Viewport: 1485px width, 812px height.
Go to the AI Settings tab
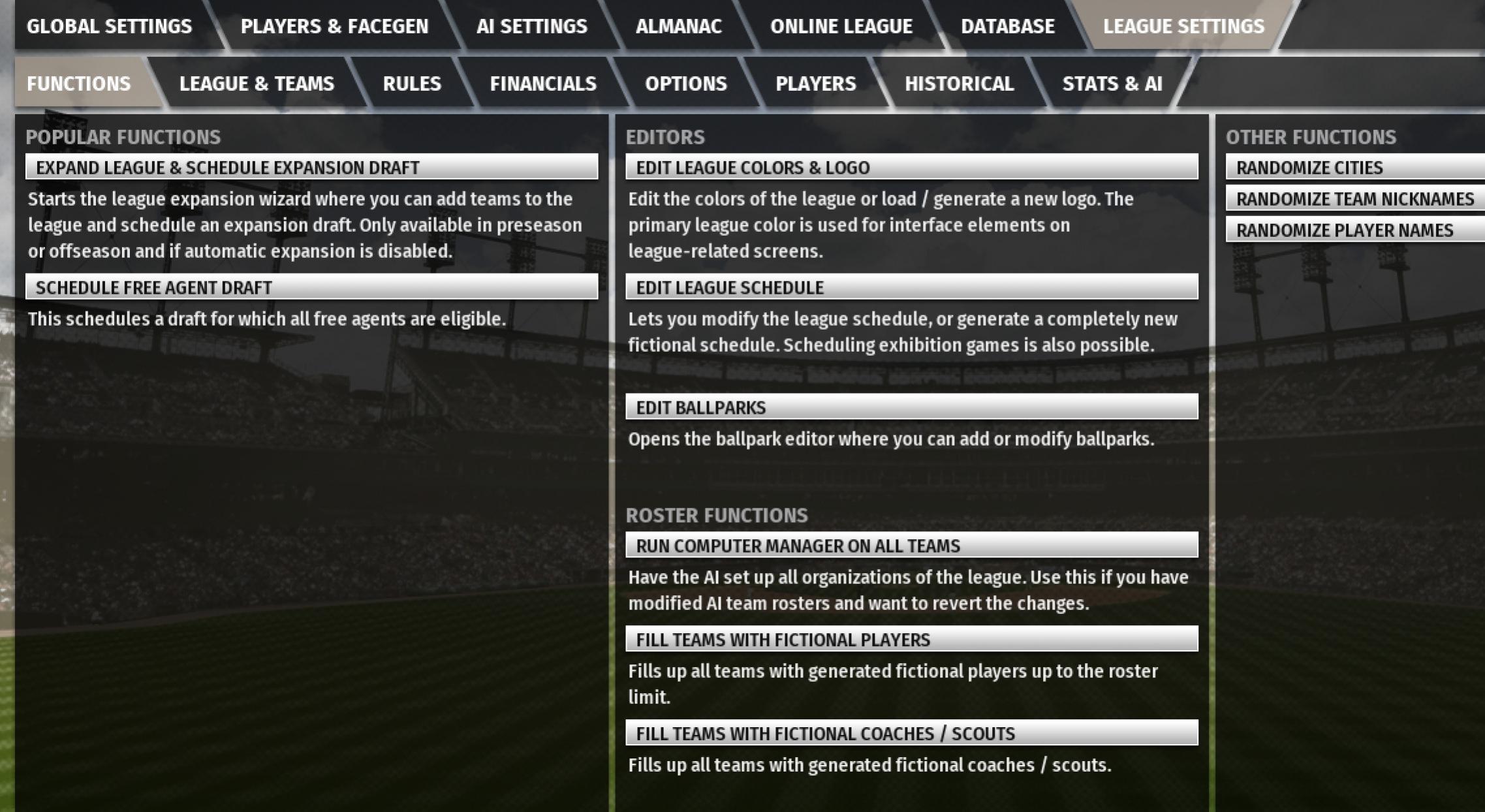coord(531,26)
